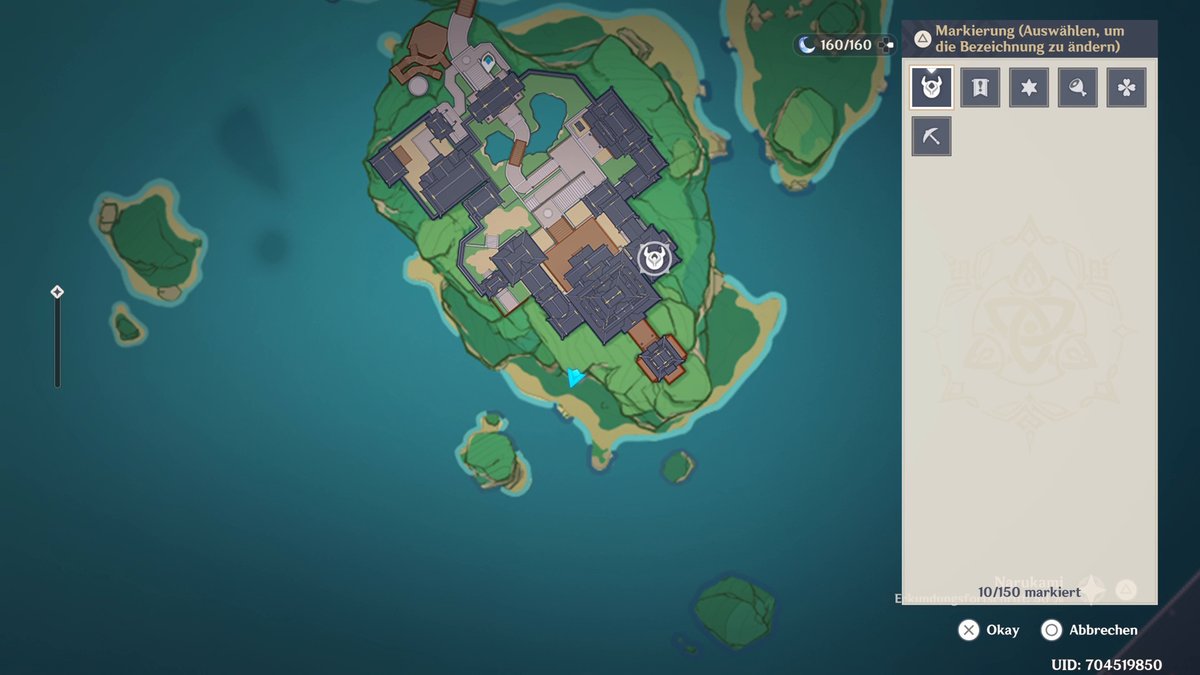Screen dimensions: 1200x675
Task: Choose the exclamation banner marker icon
Action: click(980, 88)
